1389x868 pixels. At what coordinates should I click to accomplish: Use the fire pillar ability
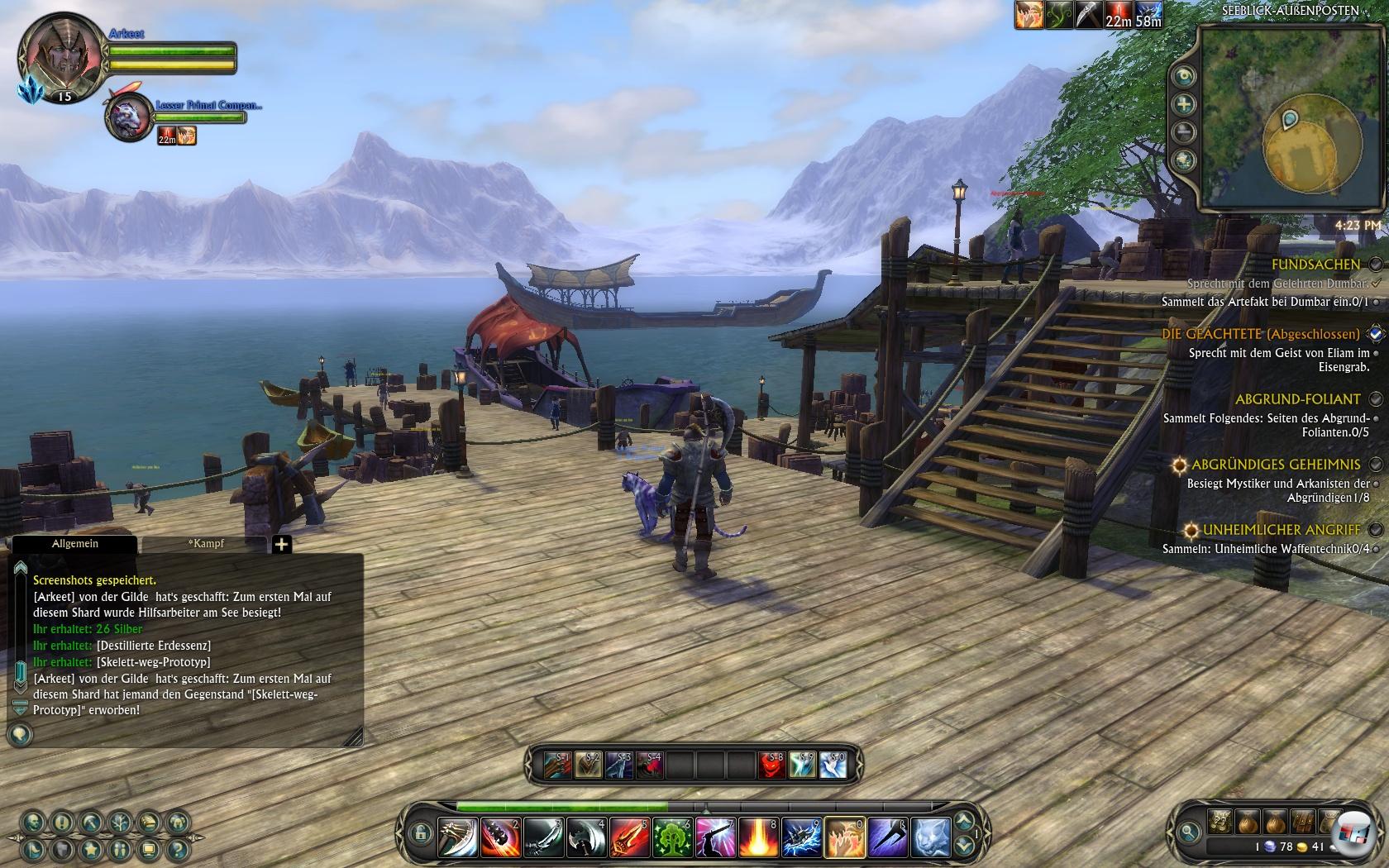pos(758,837)
